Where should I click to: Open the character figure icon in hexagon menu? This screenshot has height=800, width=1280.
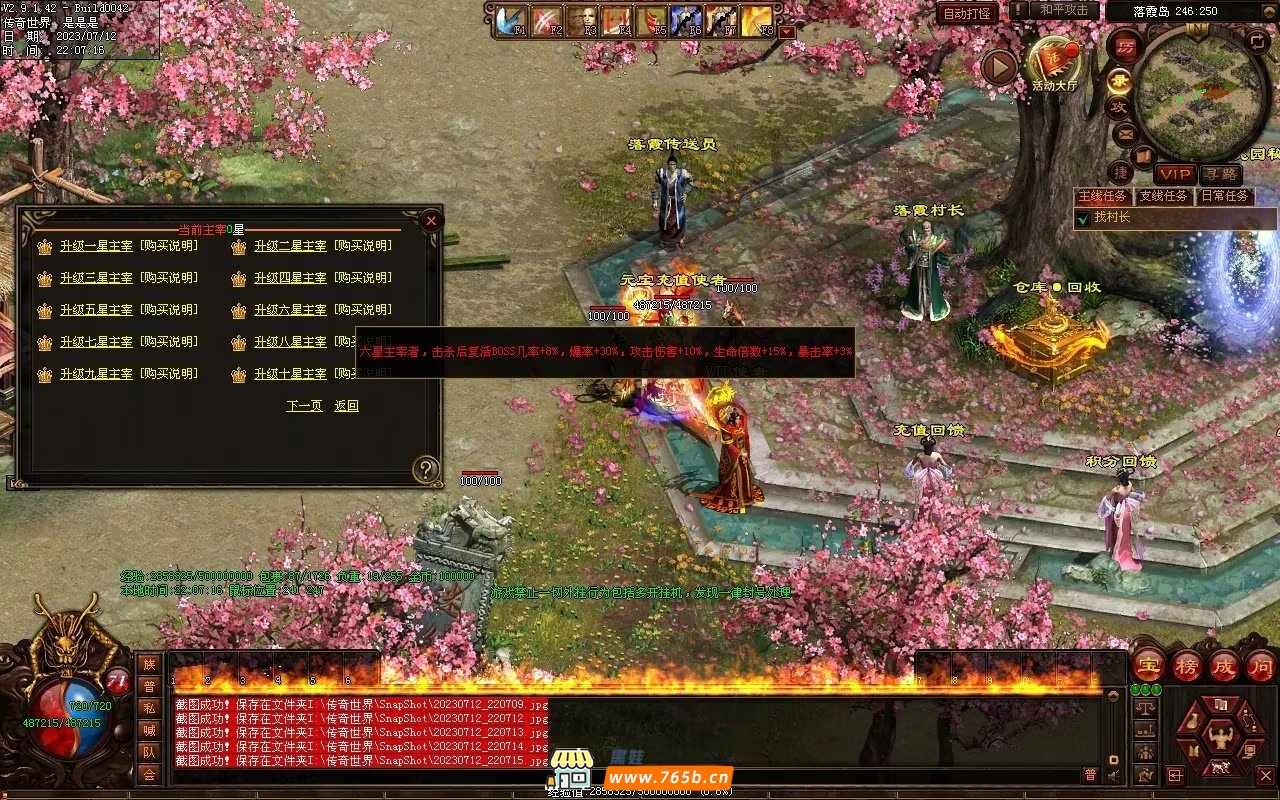coord(1219,739)
